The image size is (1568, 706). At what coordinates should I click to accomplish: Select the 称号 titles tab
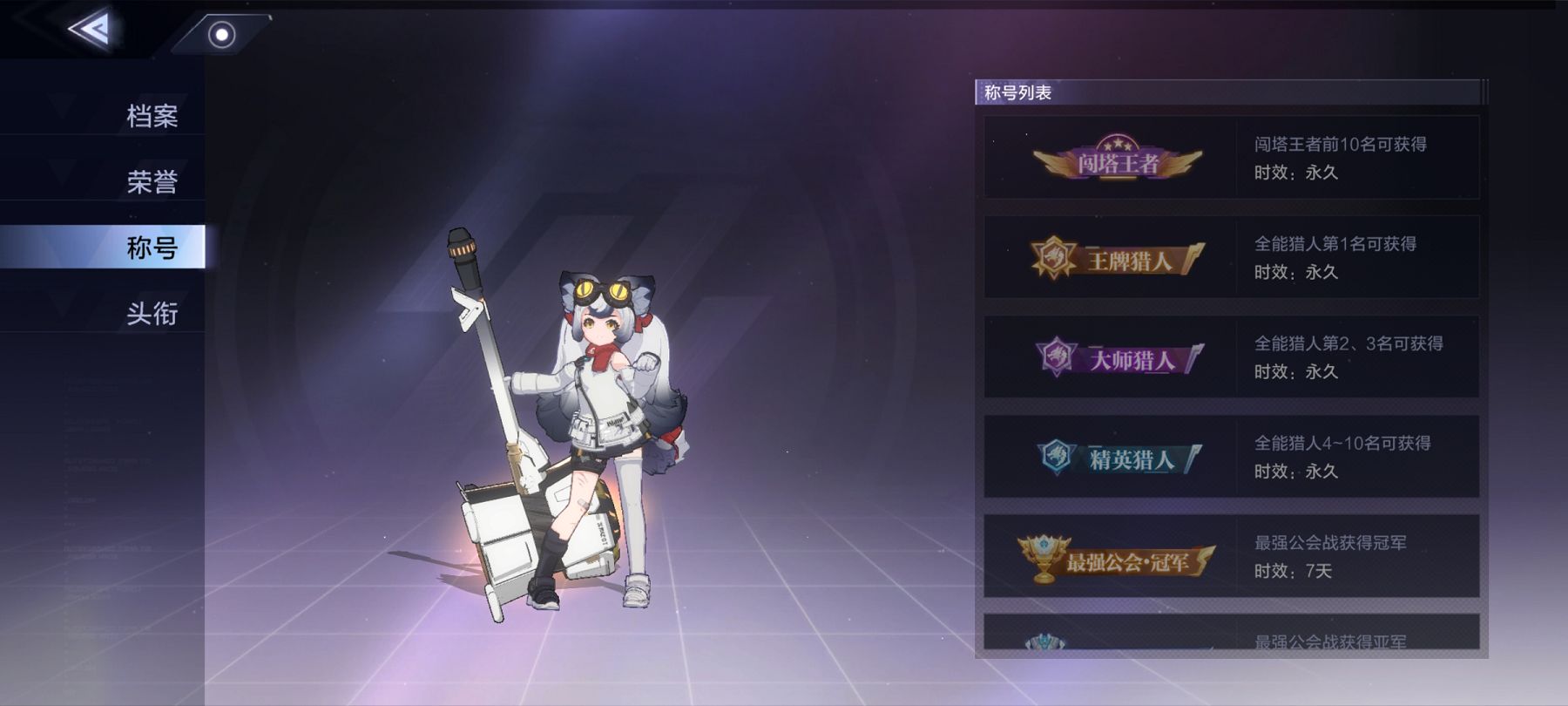click(152, 248)
